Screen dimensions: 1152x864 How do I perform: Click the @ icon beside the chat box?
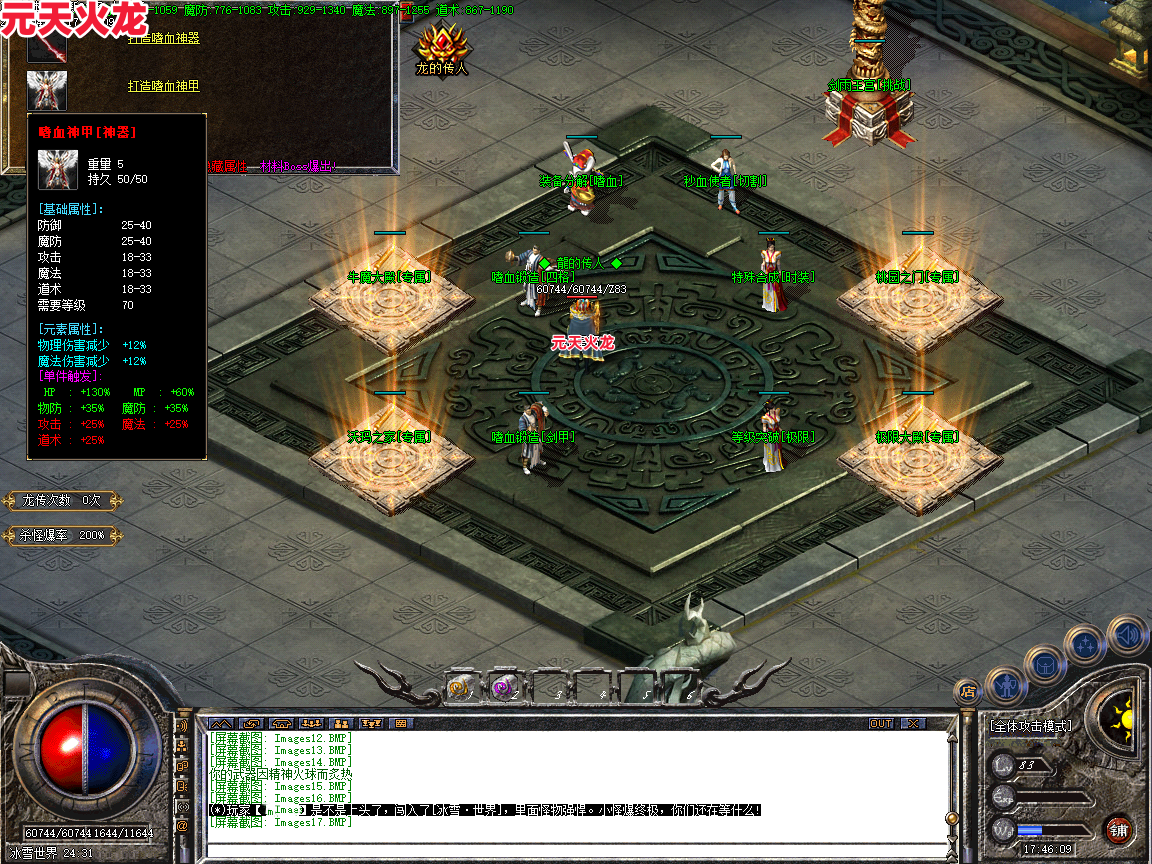pyautogui.click(x=182, y=826)
